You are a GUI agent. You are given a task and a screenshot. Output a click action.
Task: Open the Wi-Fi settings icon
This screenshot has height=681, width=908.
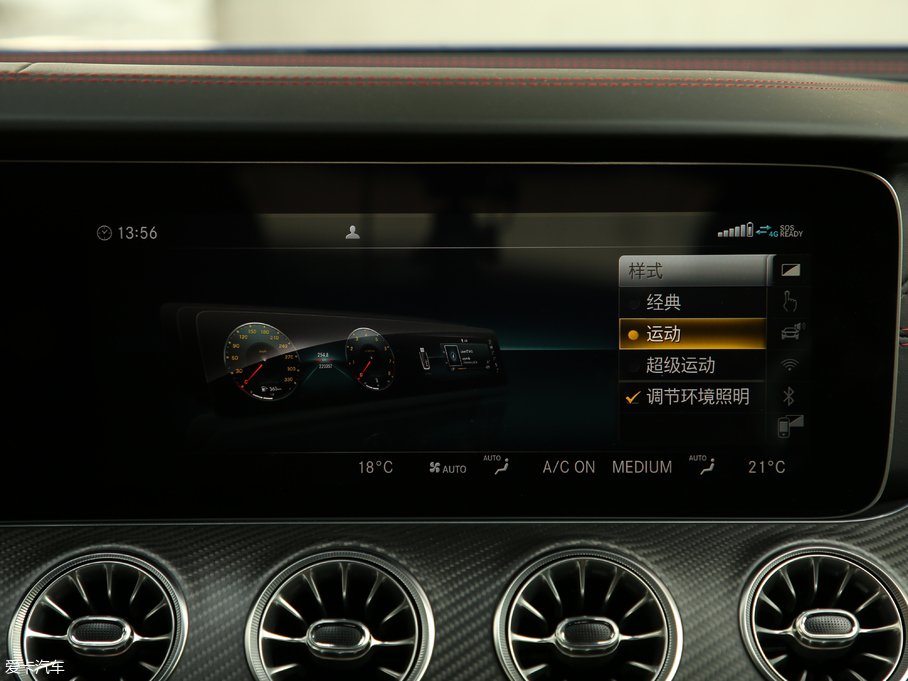point(790,364)
